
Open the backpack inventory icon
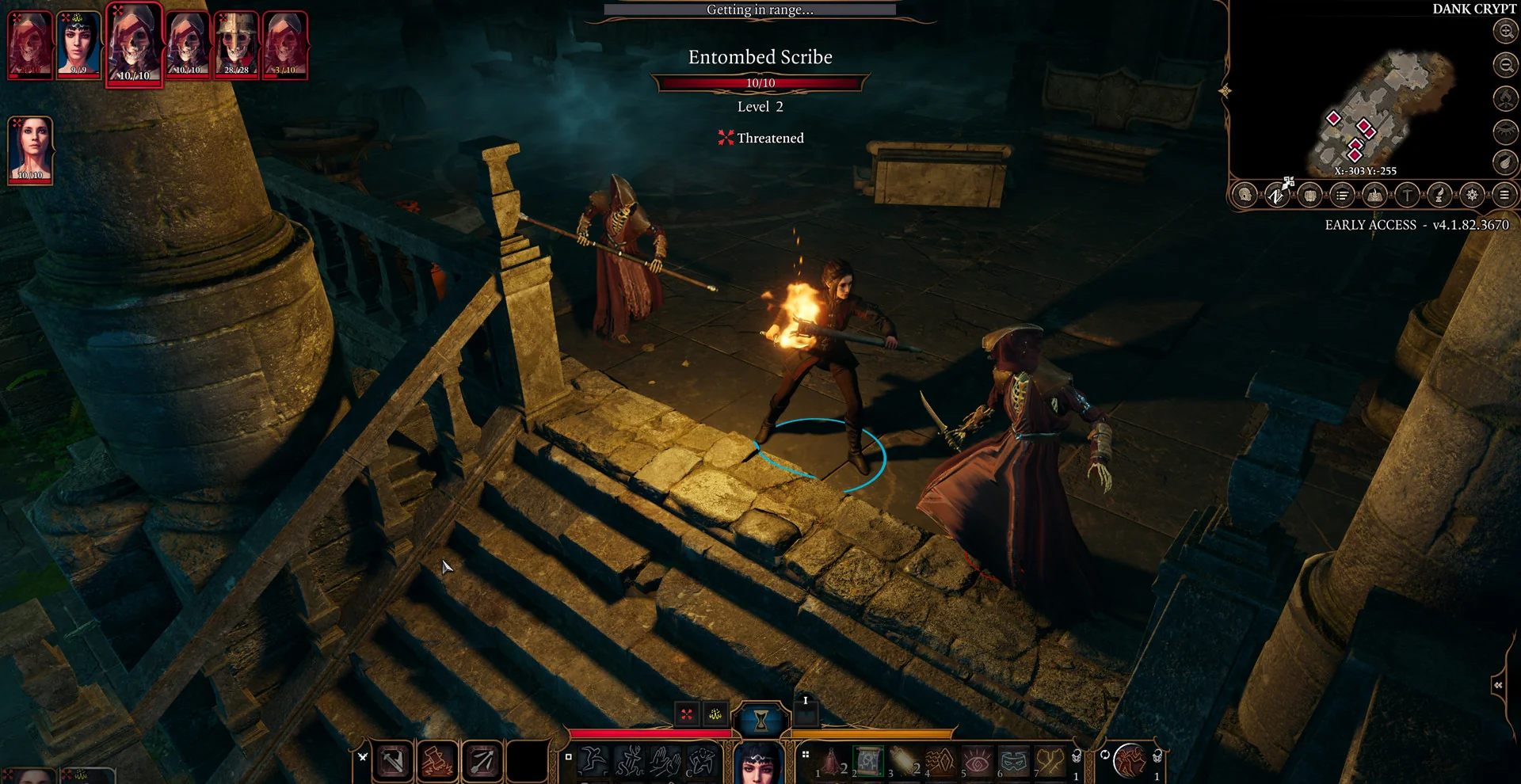pyautogui.click(x=1309, y=195)
